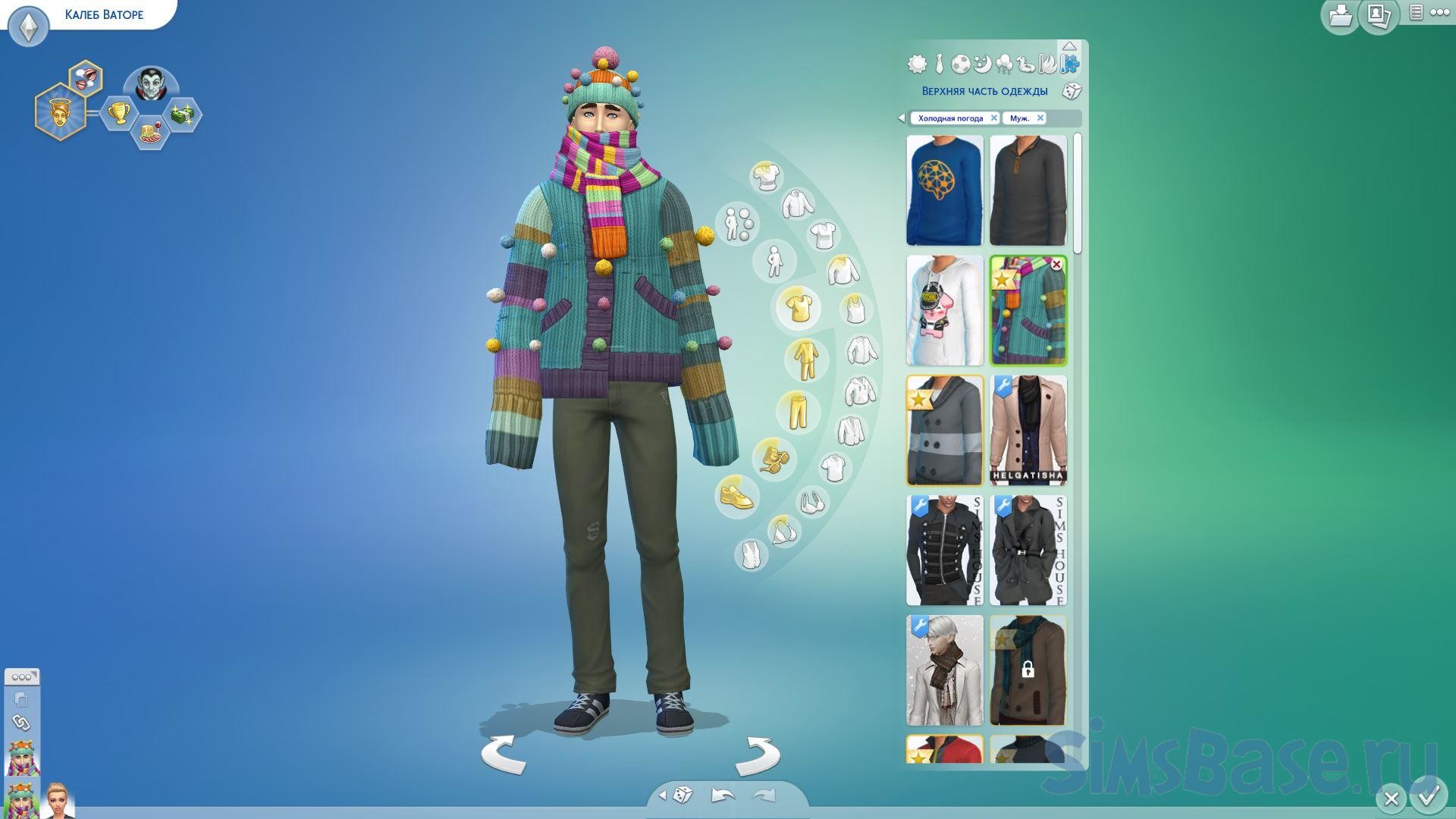1456x819 pixels.
Task: Select the black military-style jacket thumbnail
Action: tap(944, 550)
